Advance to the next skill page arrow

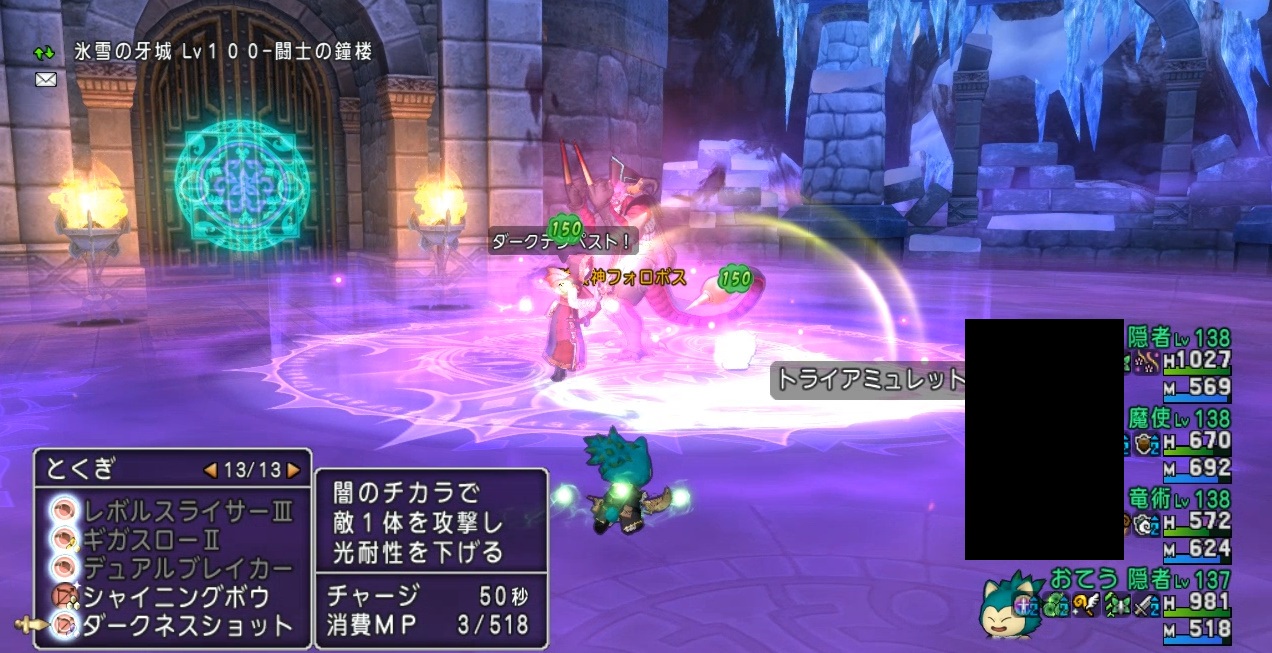pyautogui.click(x=293, y=469)
